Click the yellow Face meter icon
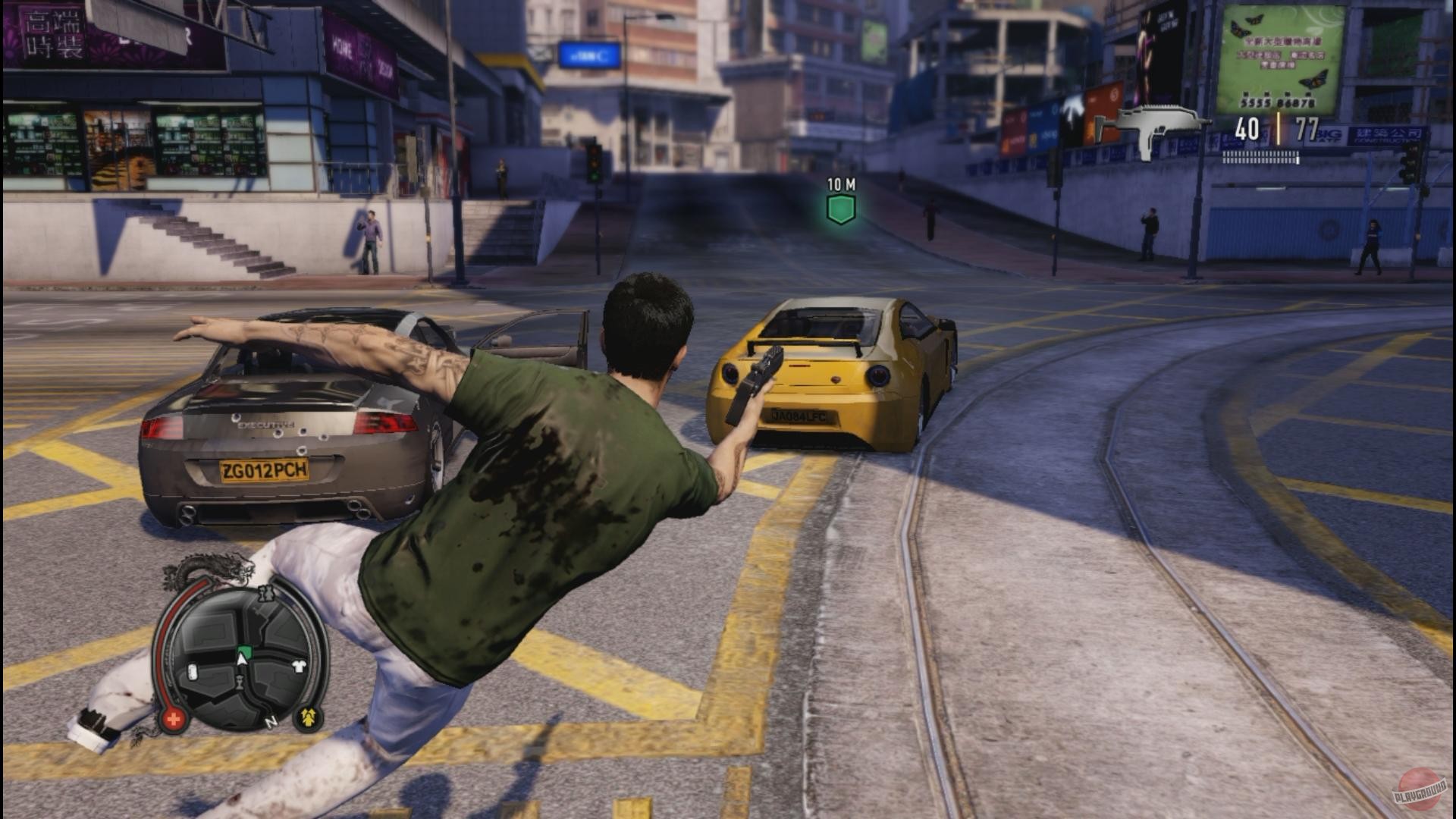 point(308,717)
